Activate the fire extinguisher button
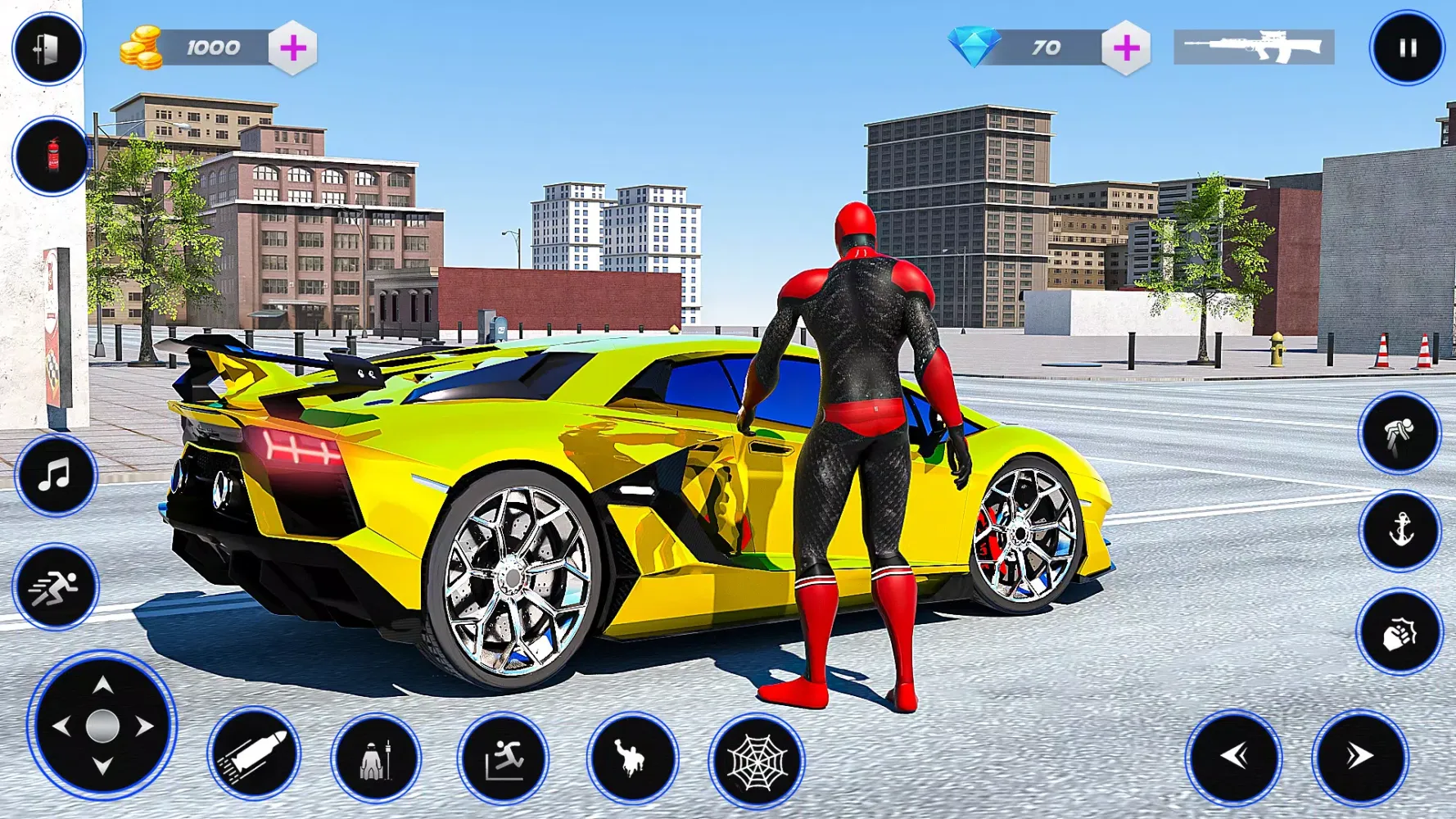This screenshot has height=819, width=1456. click(x=52, y=156)
